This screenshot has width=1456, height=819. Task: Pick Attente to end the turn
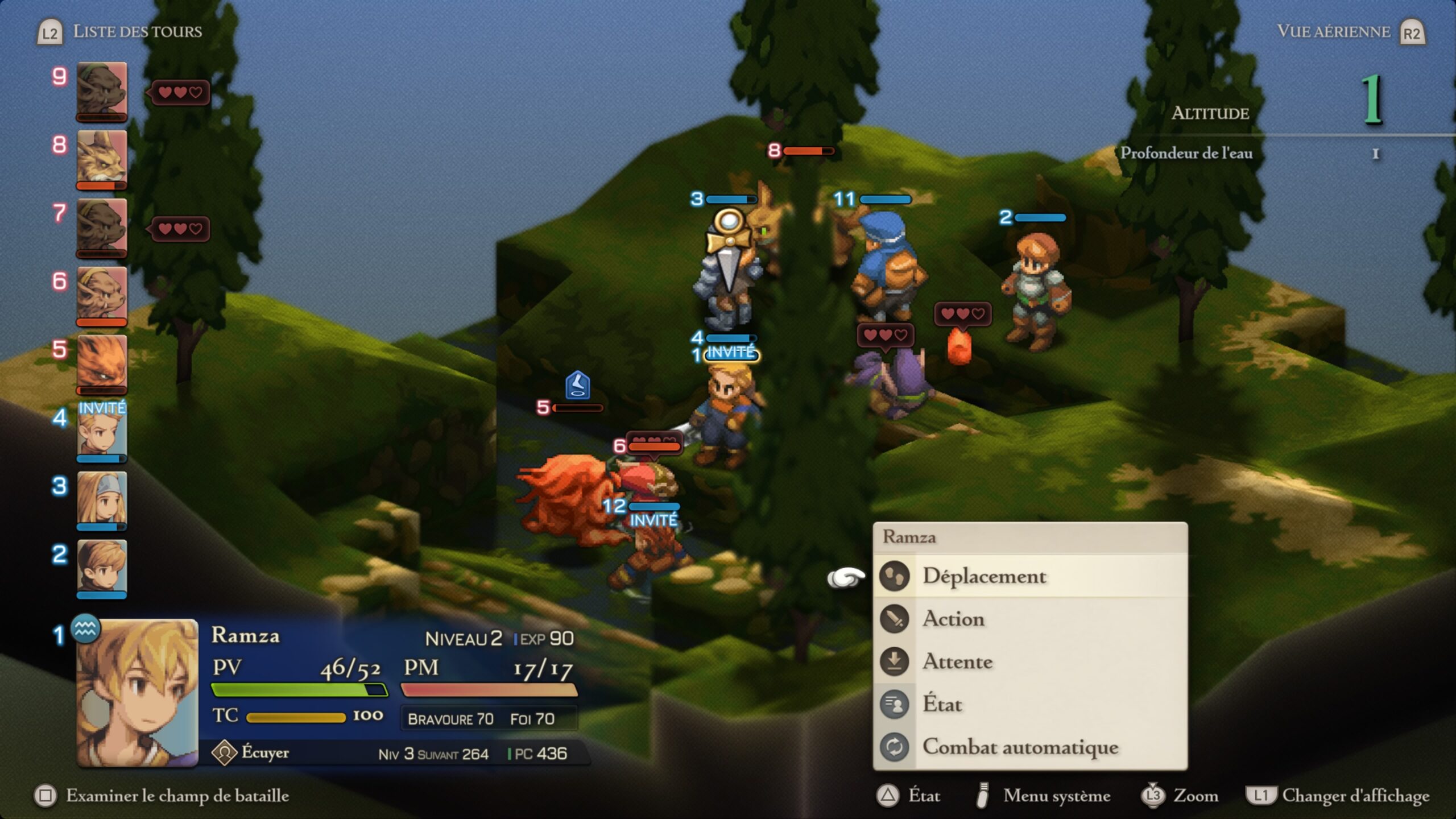[957, 661]
